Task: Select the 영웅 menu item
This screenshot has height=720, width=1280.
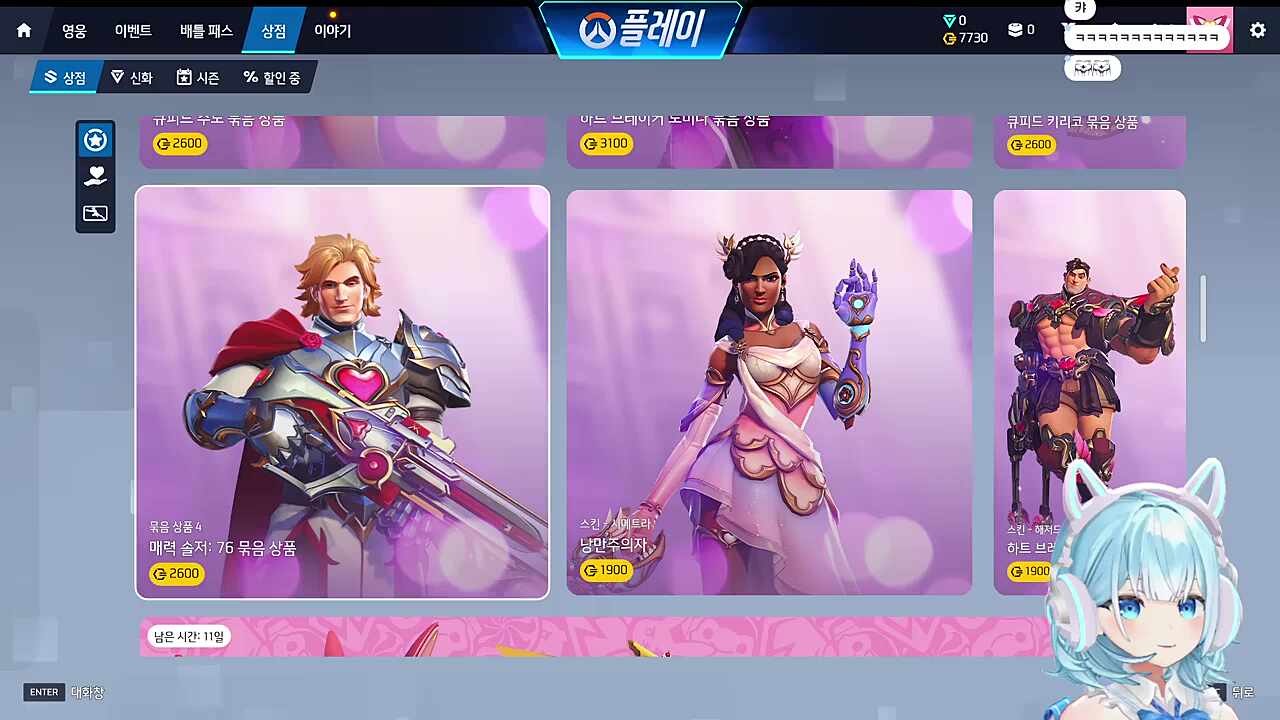Action: click(x=75, y=30)
